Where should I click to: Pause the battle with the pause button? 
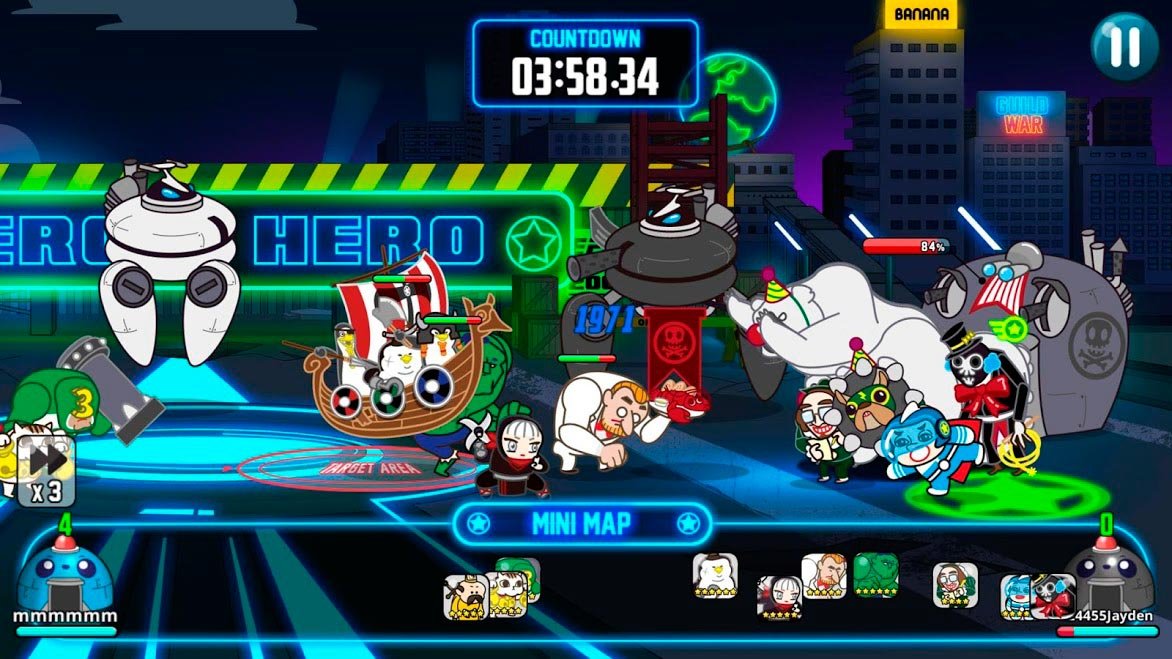[x=1125, y=47]
